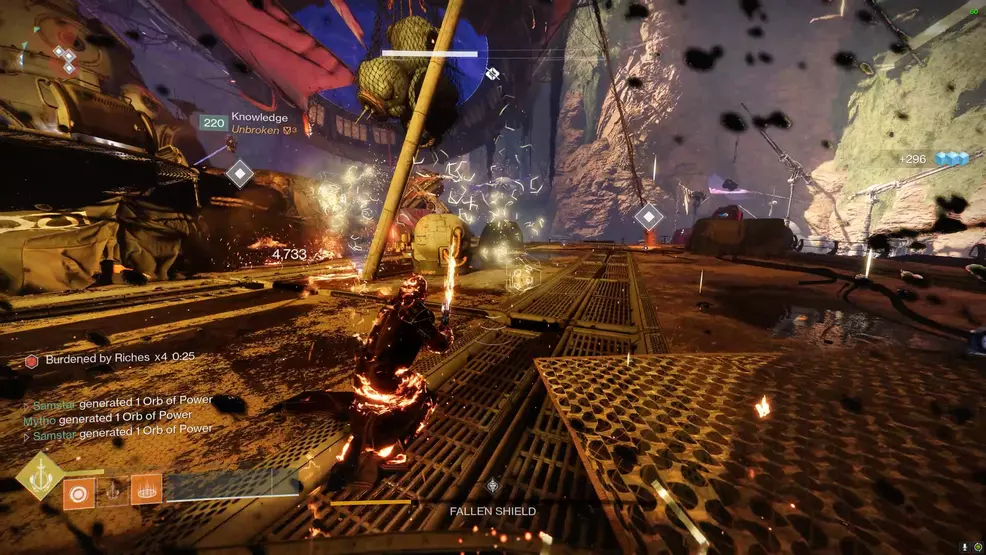Activate the golden diamond Super ability icon
This screenshot has height=555, width=986.
pyautogui.click(x=41, y=475)
